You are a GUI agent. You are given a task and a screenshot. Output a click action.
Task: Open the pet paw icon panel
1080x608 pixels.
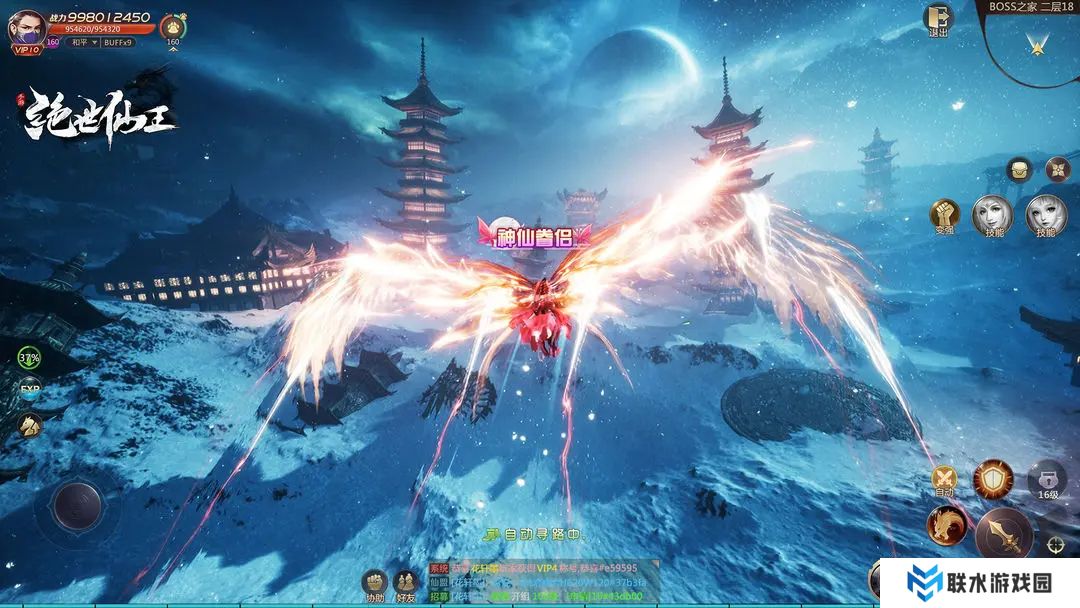click(173, 26)
